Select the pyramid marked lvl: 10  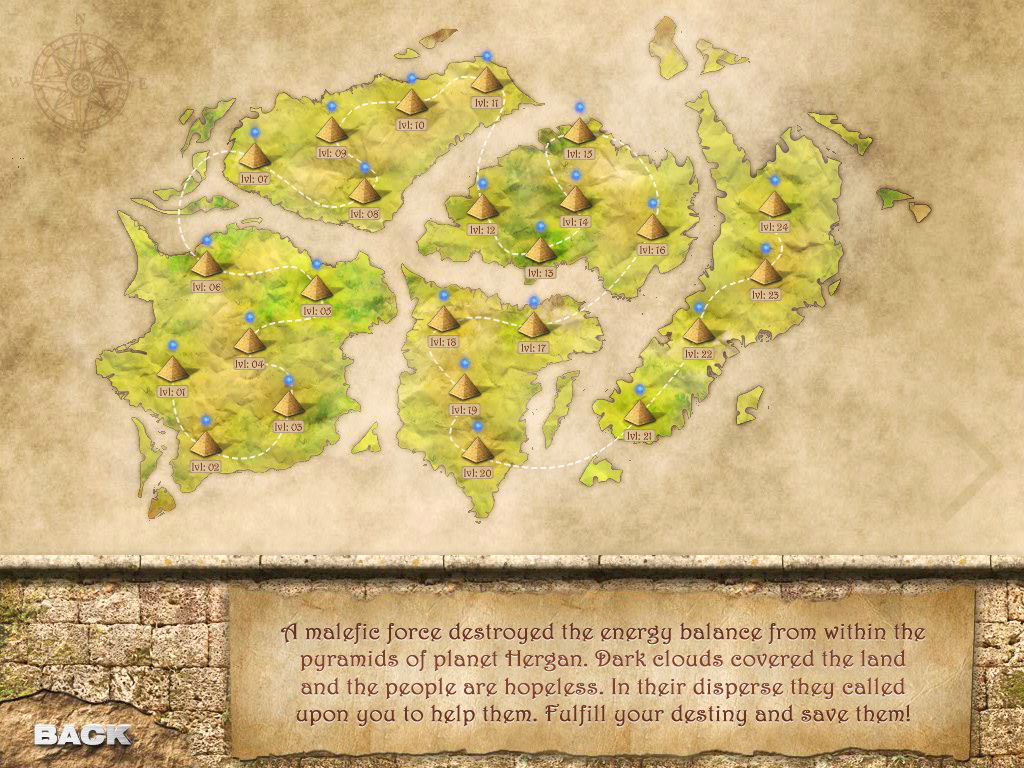point(411,103)
